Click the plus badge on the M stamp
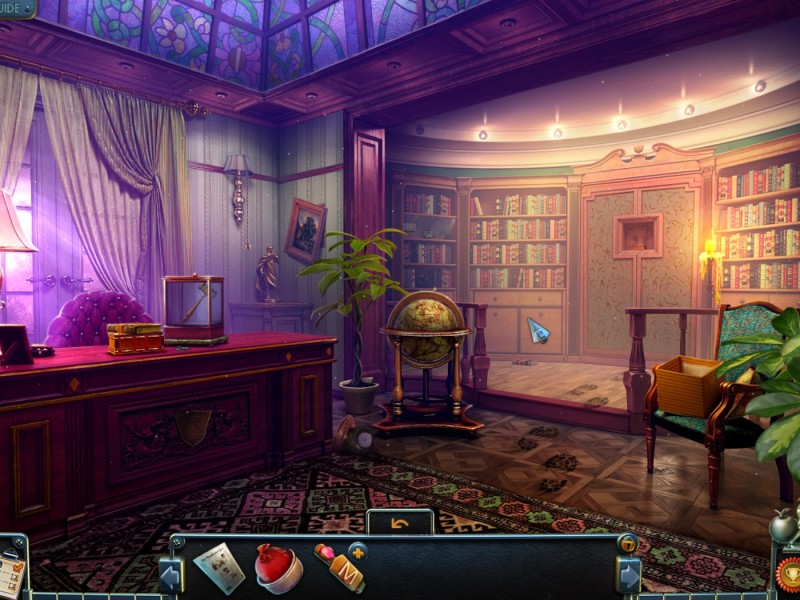 point(357,551)
